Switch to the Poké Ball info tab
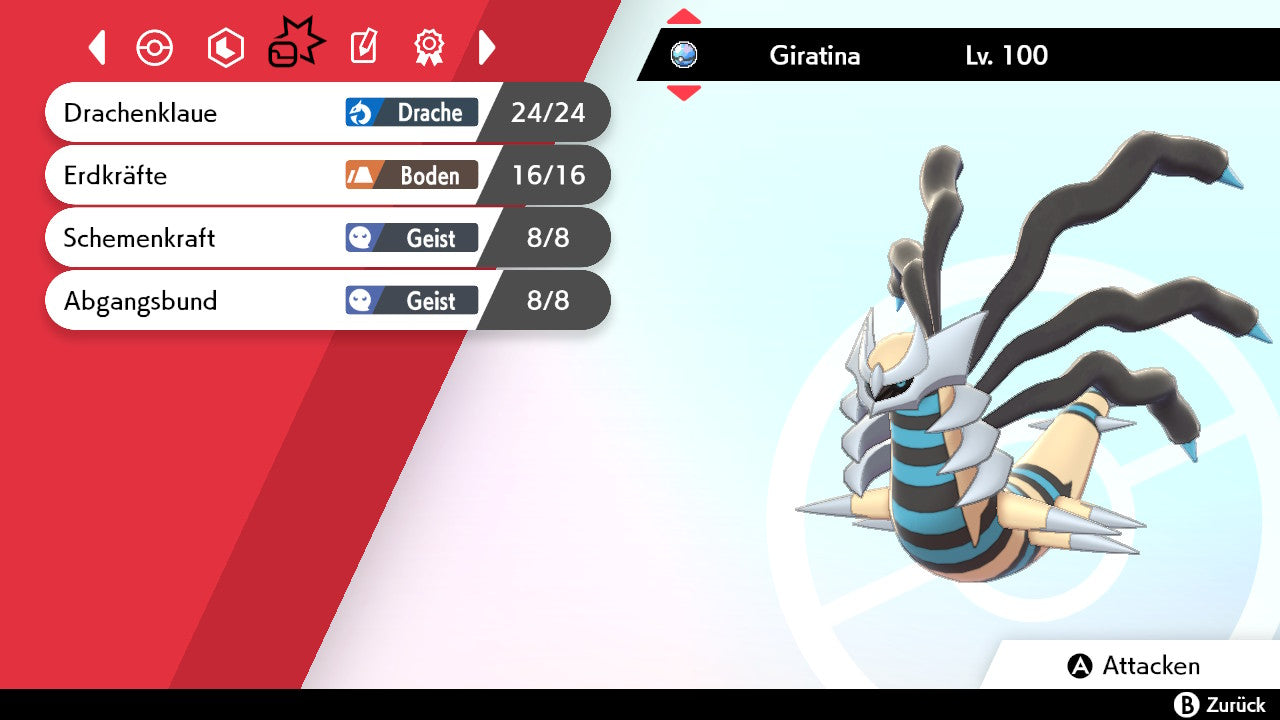This screenshot has height=720, width=1280. point(155,48)
